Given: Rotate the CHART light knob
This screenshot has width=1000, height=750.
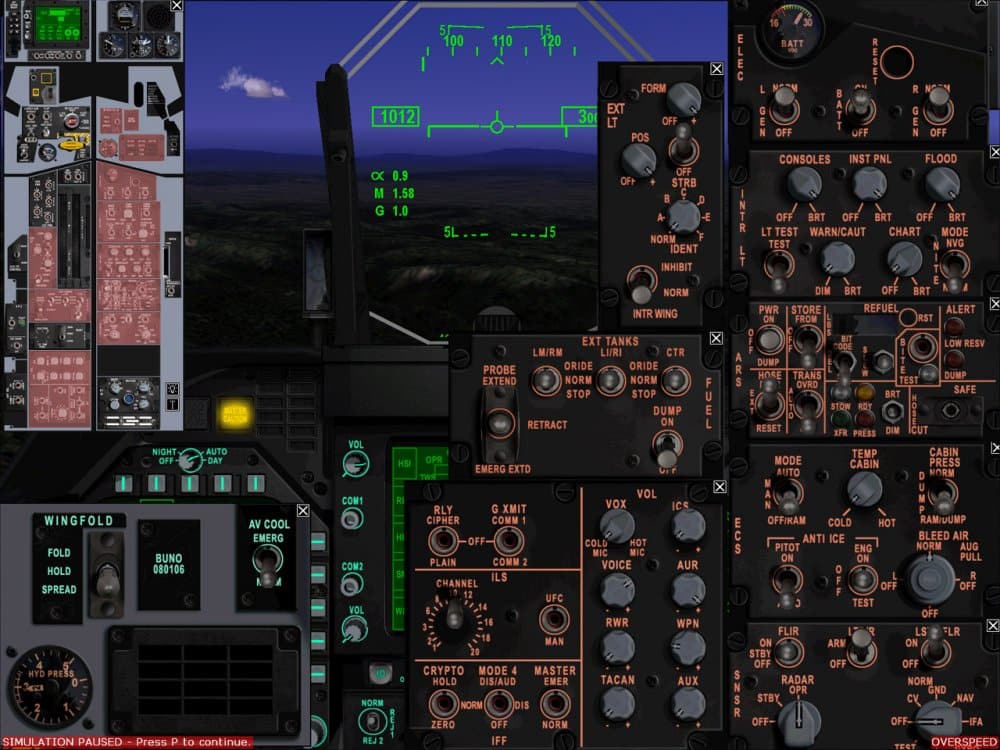Looking at the screenshot, I should (904, 259).
